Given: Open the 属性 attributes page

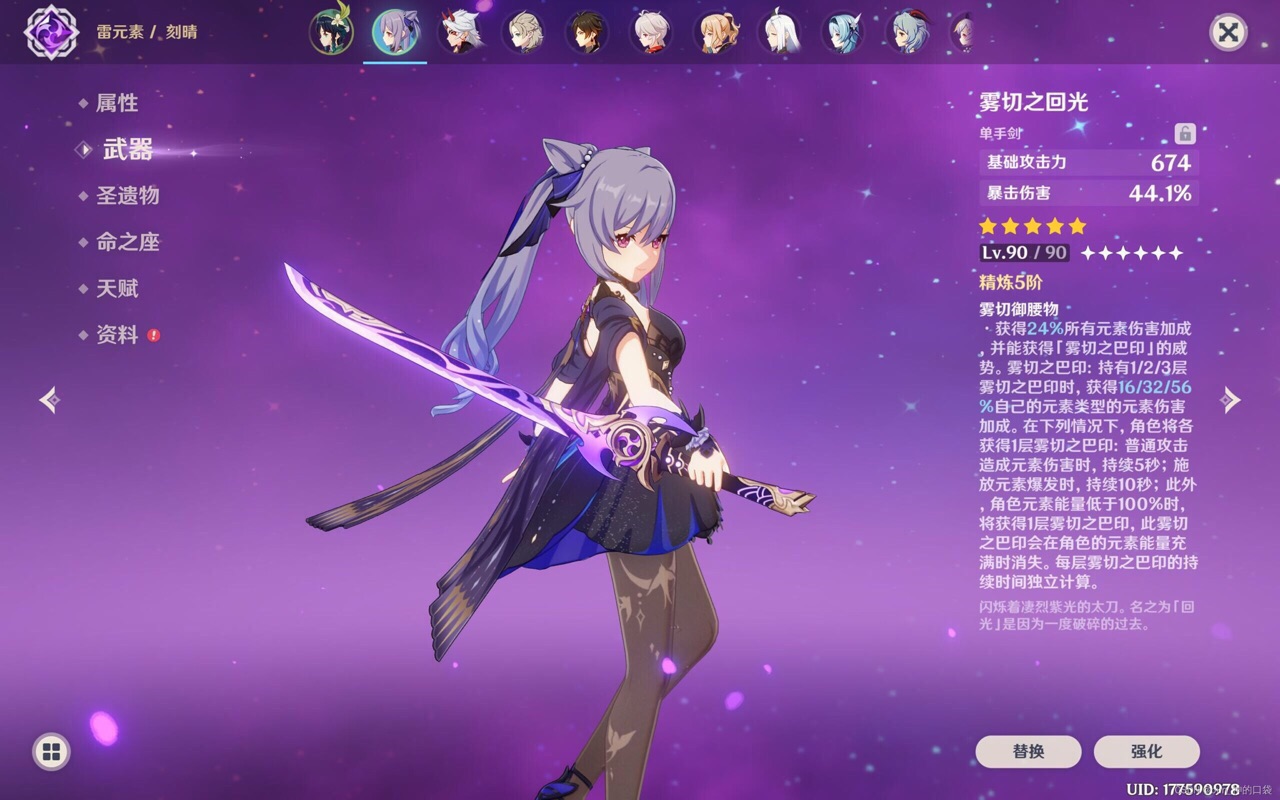Looking at the screenshot, I should pos(117,103).
